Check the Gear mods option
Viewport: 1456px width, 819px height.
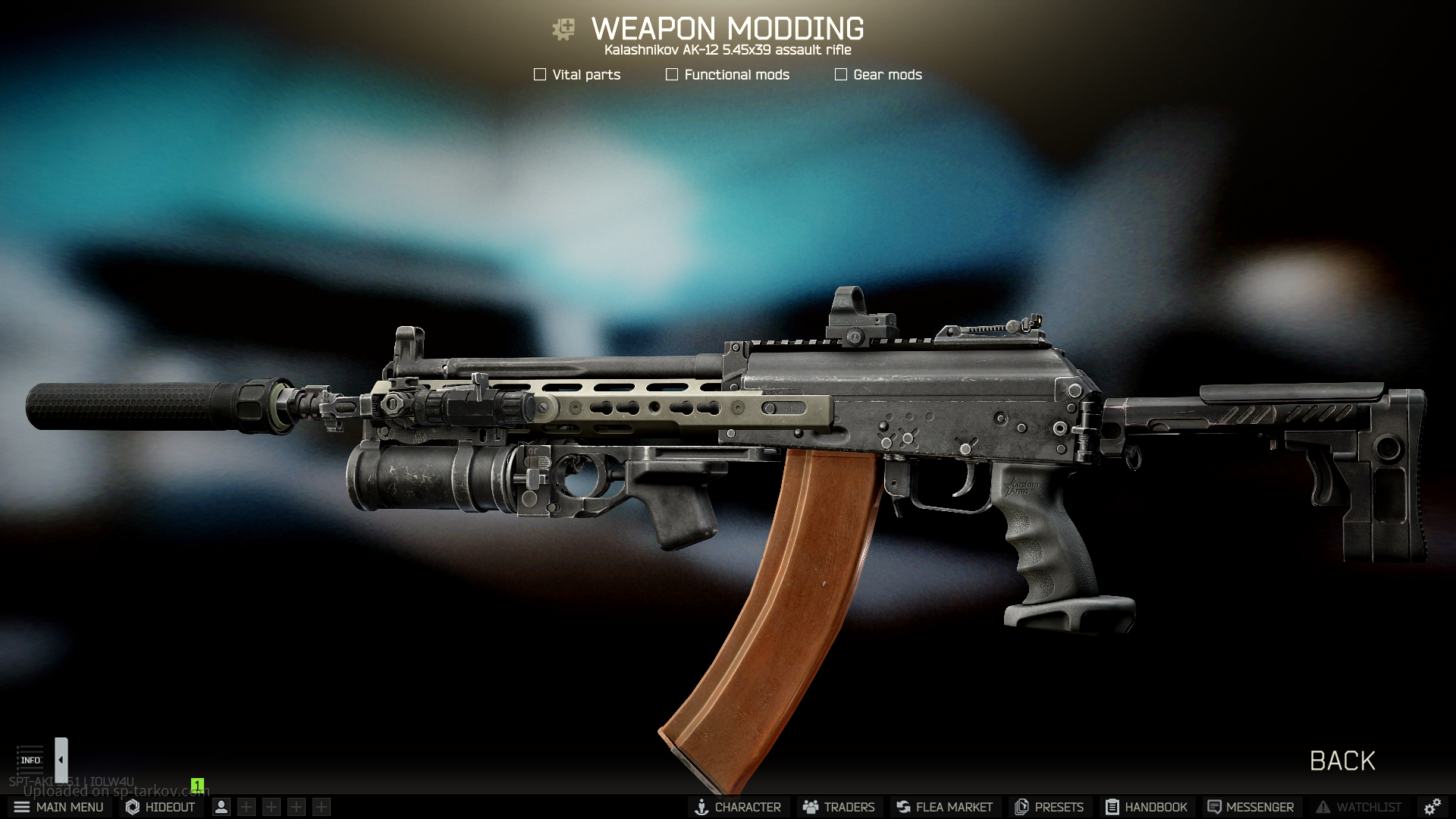point(841,74)
